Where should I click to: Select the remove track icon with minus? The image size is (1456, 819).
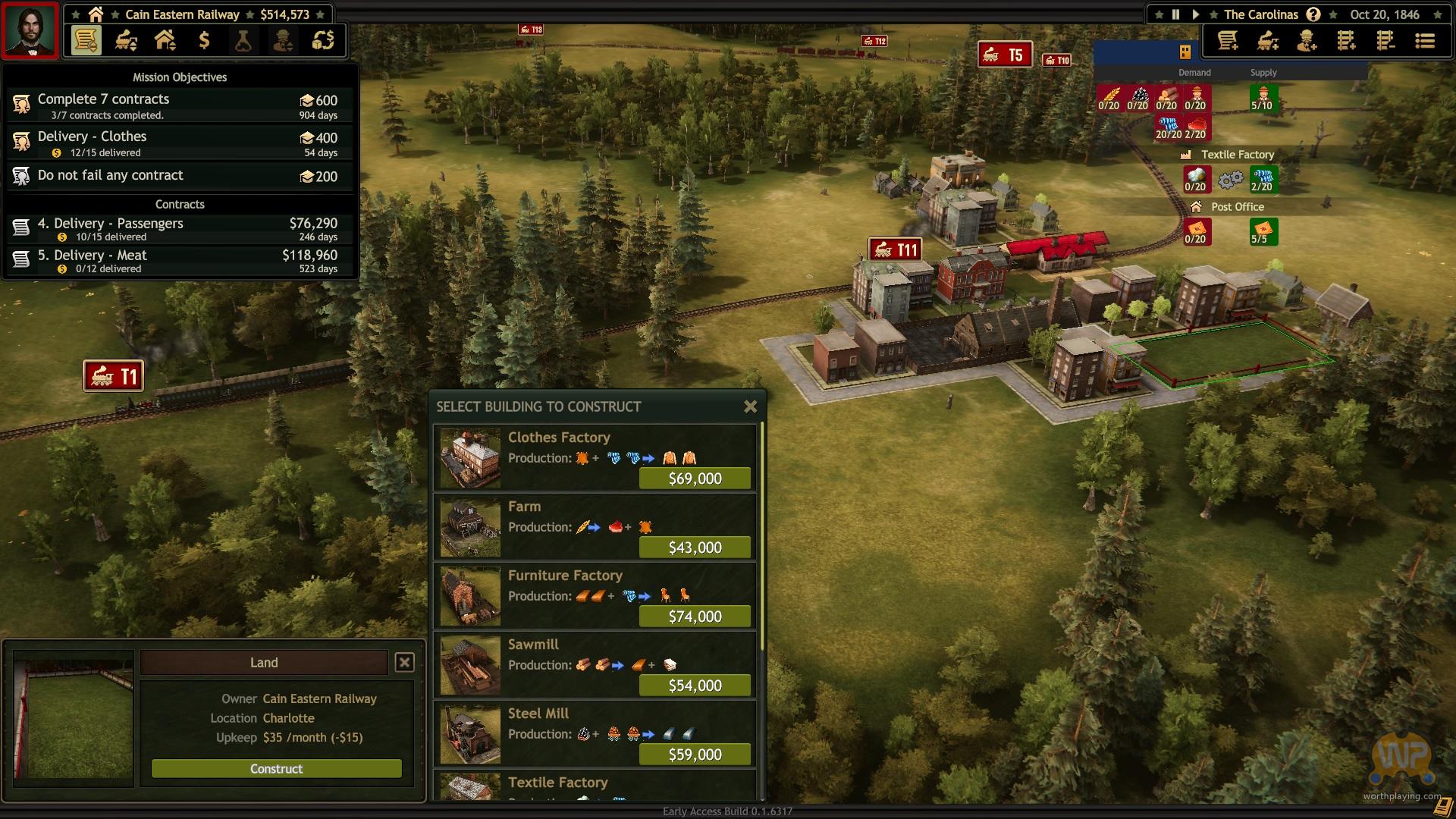[x=1385, y=41]
